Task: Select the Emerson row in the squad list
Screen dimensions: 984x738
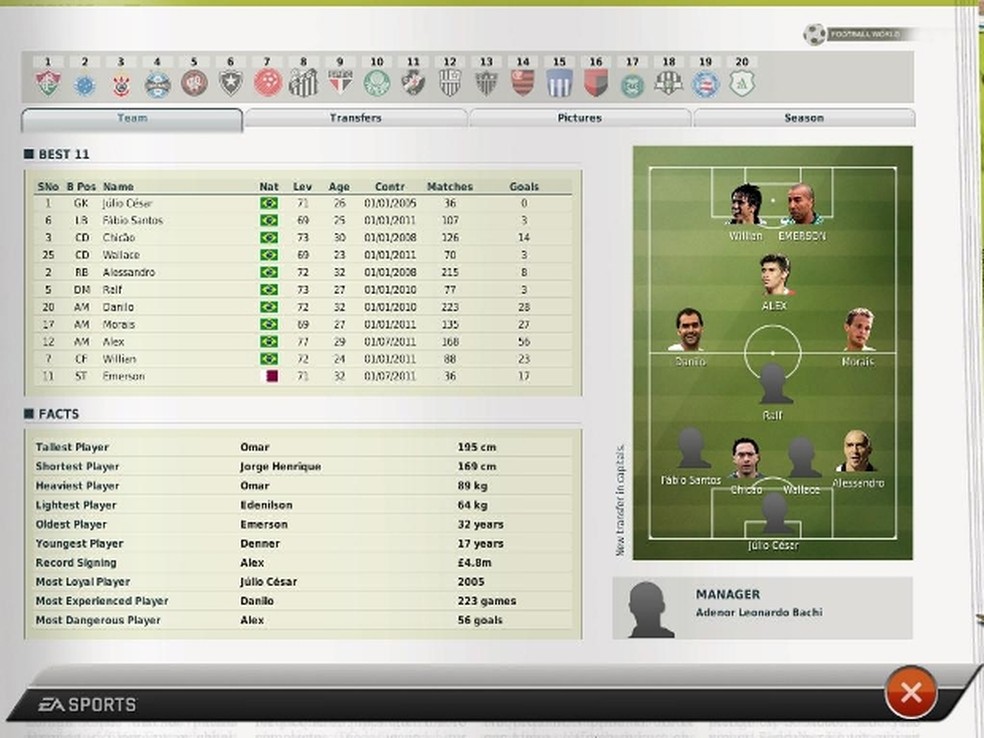Action: click(x=300, y=377)
